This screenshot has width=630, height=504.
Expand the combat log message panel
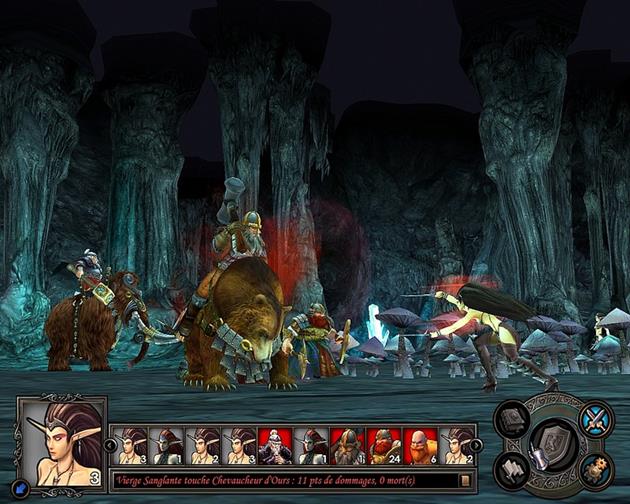[x=465, y=480]
